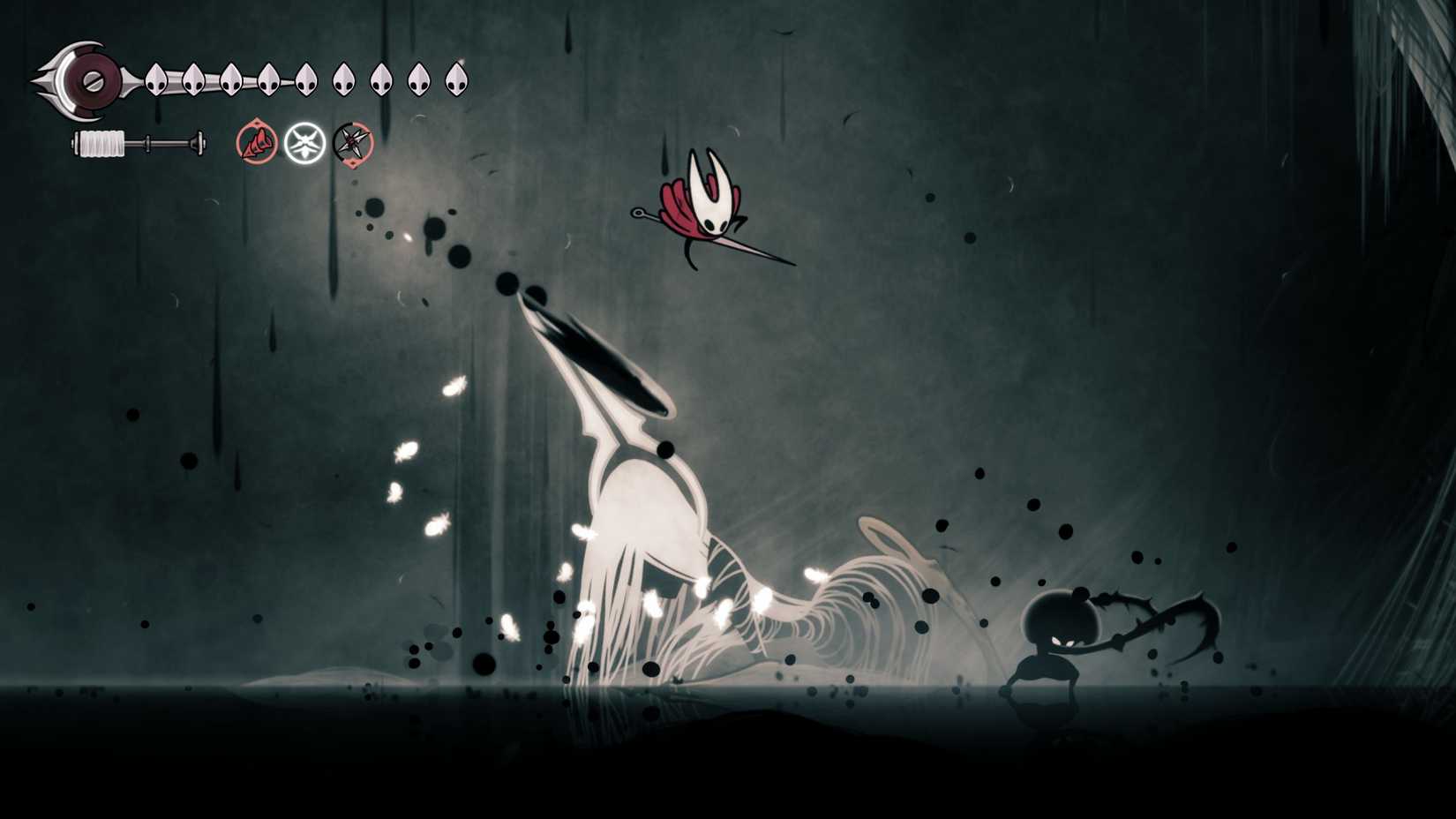
Task: Select the red Straight Pin tool icon
Action: tap(257, 142)
